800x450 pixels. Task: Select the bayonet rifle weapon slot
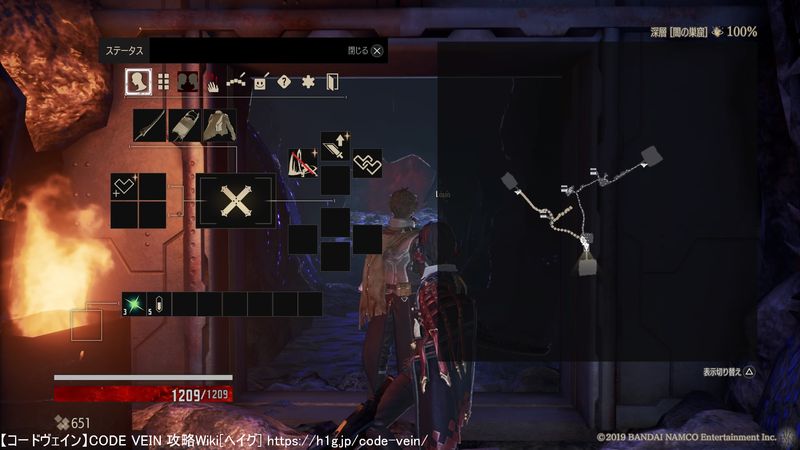pyautogui.click(x=184, y=126)
